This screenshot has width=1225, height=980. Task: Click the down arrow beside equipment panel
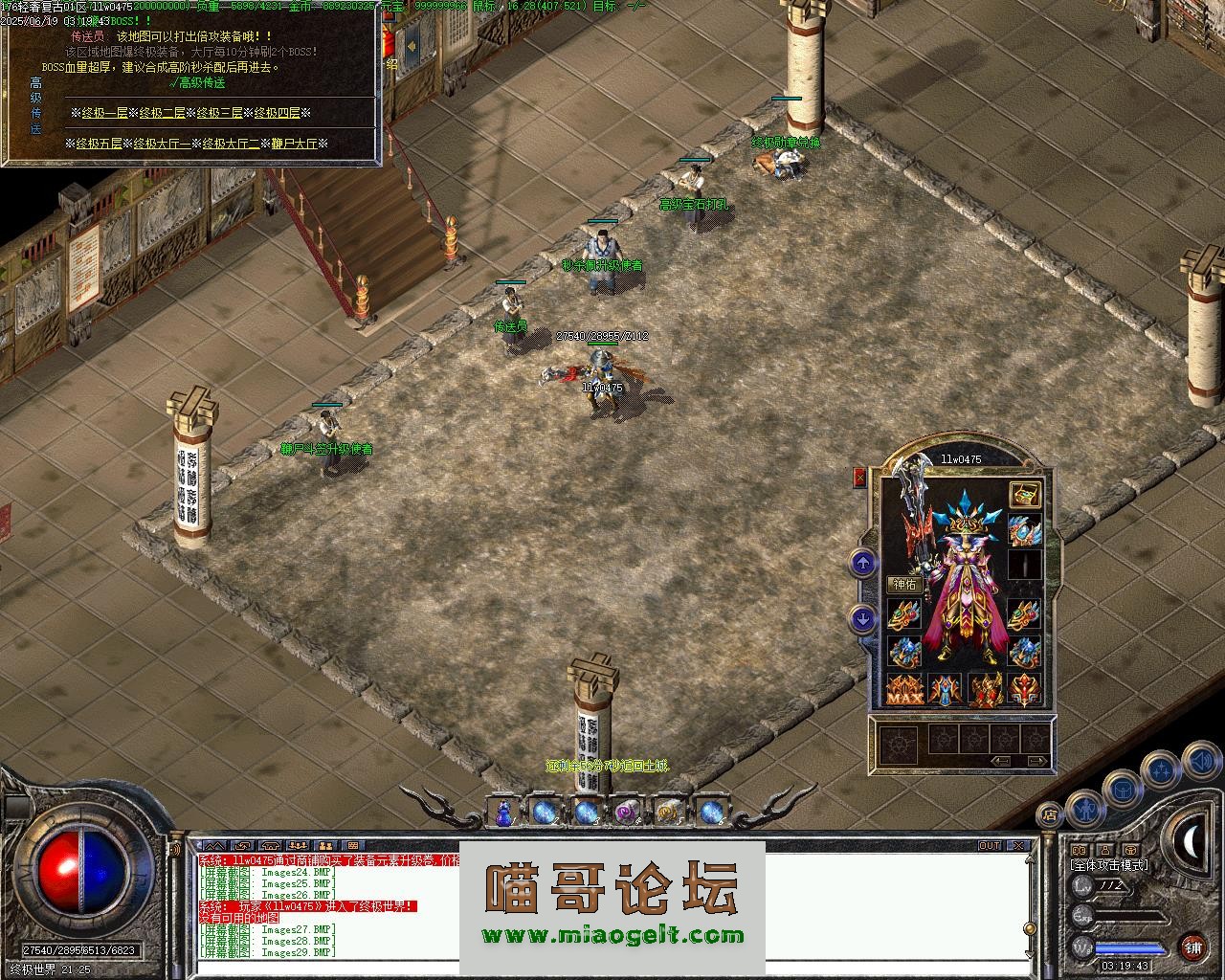coord(863,619)
